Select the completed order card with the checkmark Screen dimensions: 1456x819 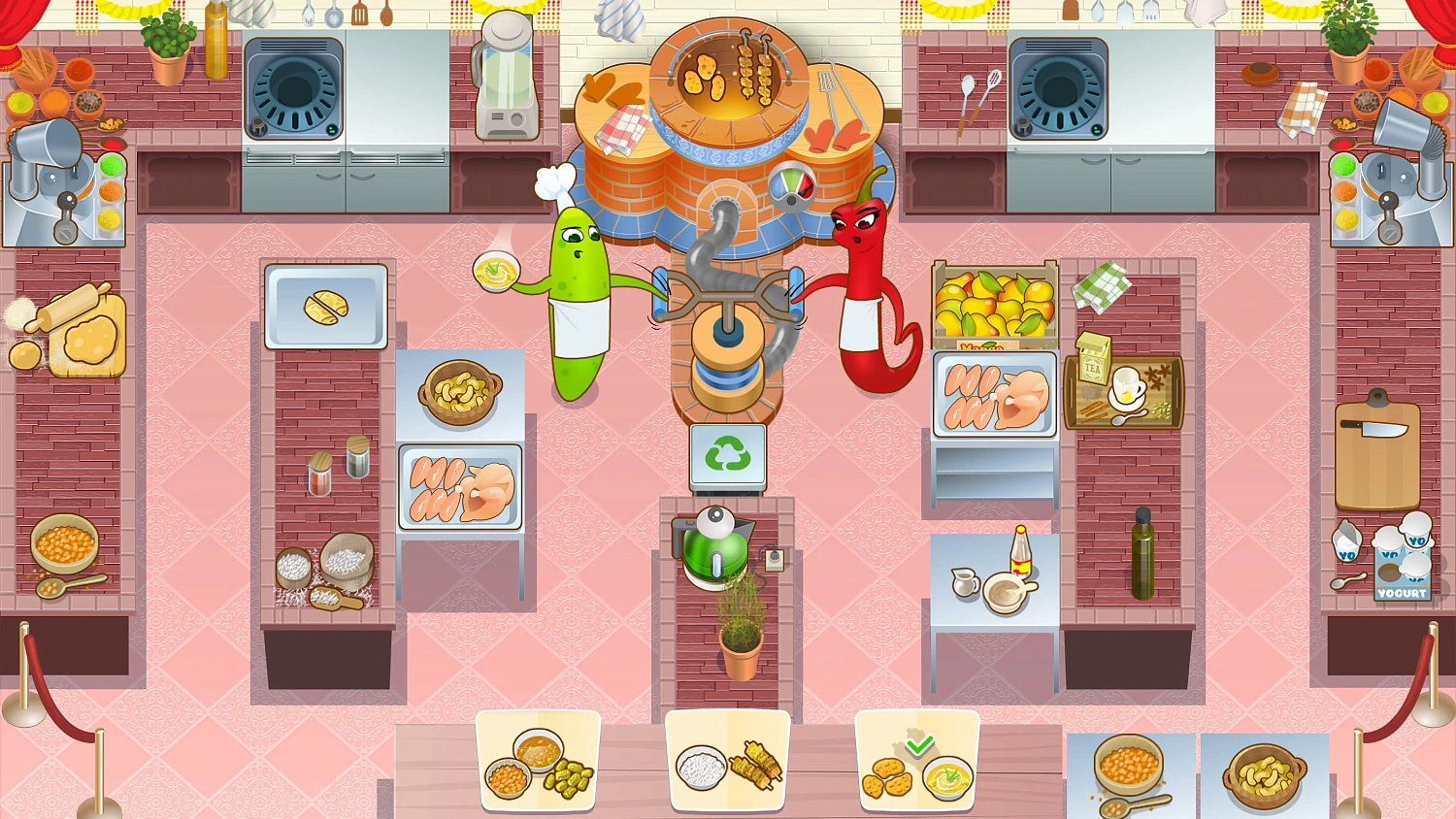[916, 760]
